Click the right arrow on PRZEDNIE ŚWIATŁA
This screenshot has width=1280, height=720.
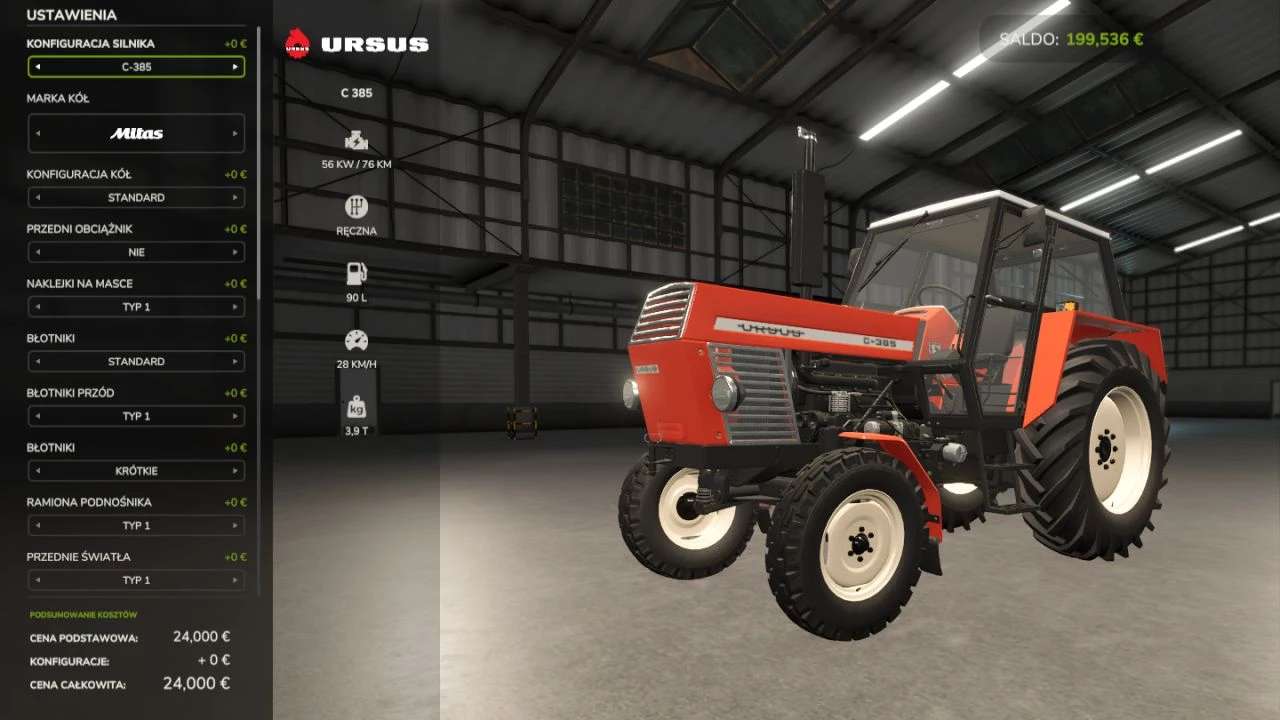[237, 580]
